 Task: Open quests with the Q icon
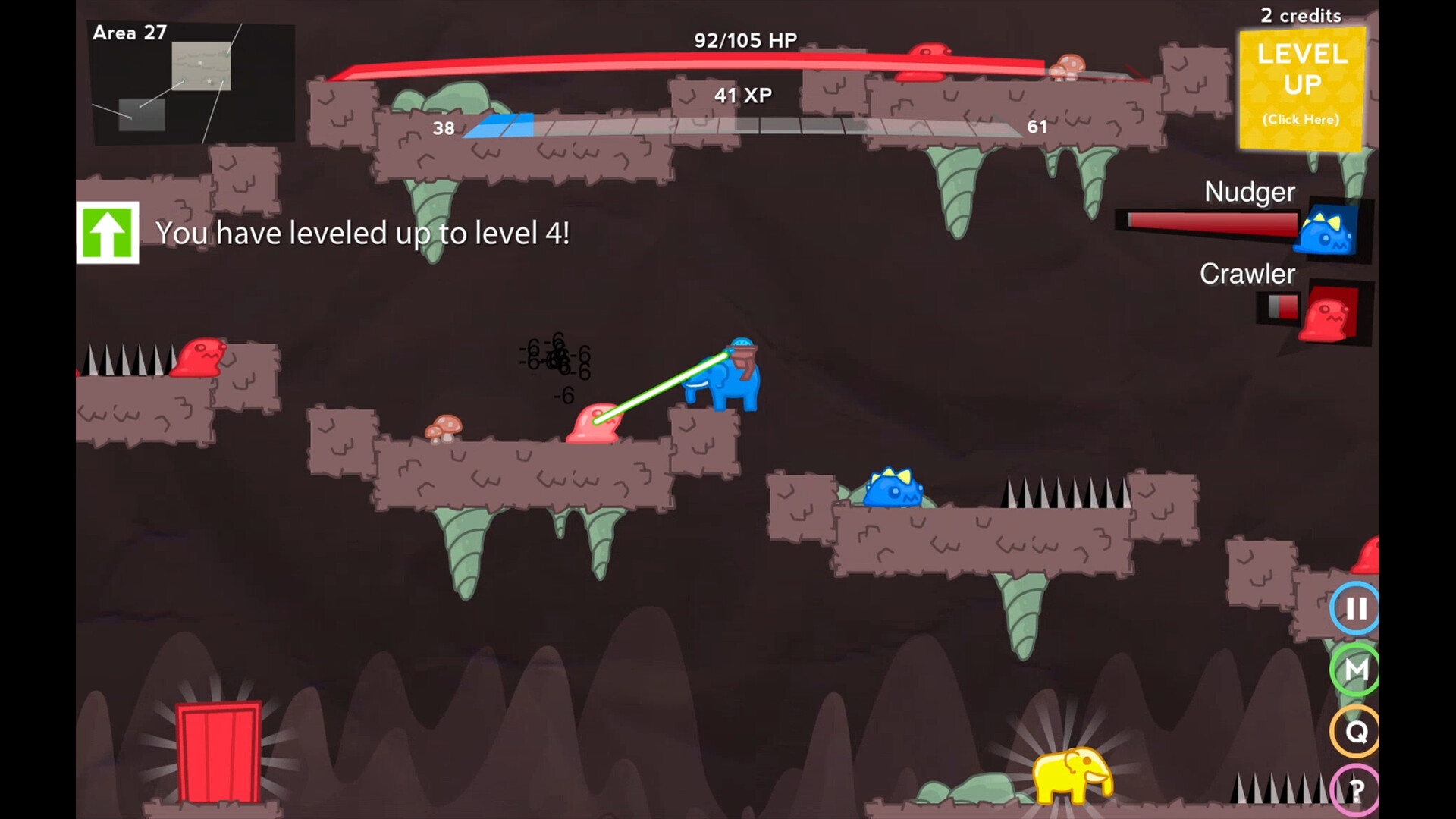(x=1356, y=730)
